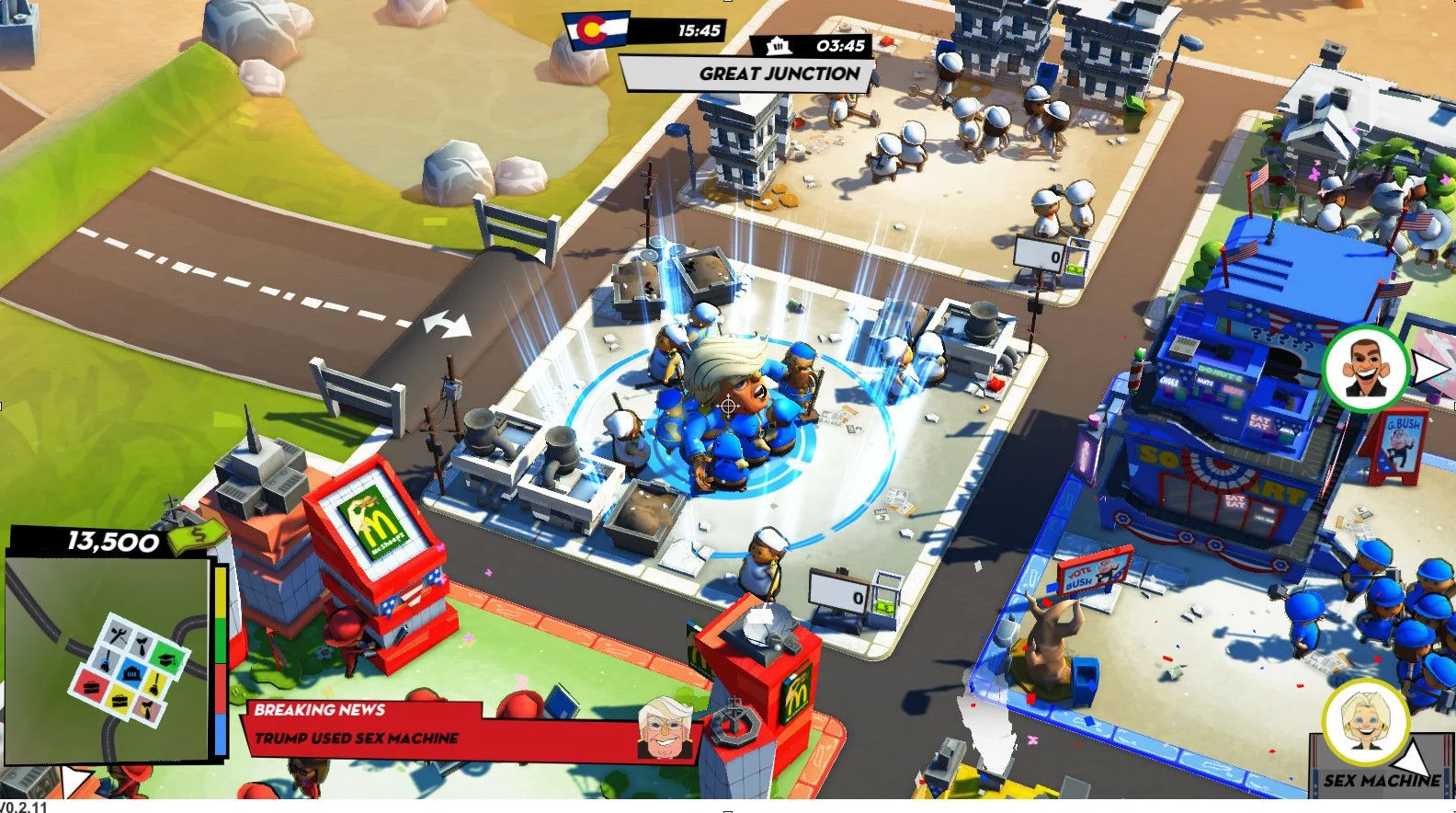Click the Colorado state flag icon
1456x813 pixels.
coord(596,29)
